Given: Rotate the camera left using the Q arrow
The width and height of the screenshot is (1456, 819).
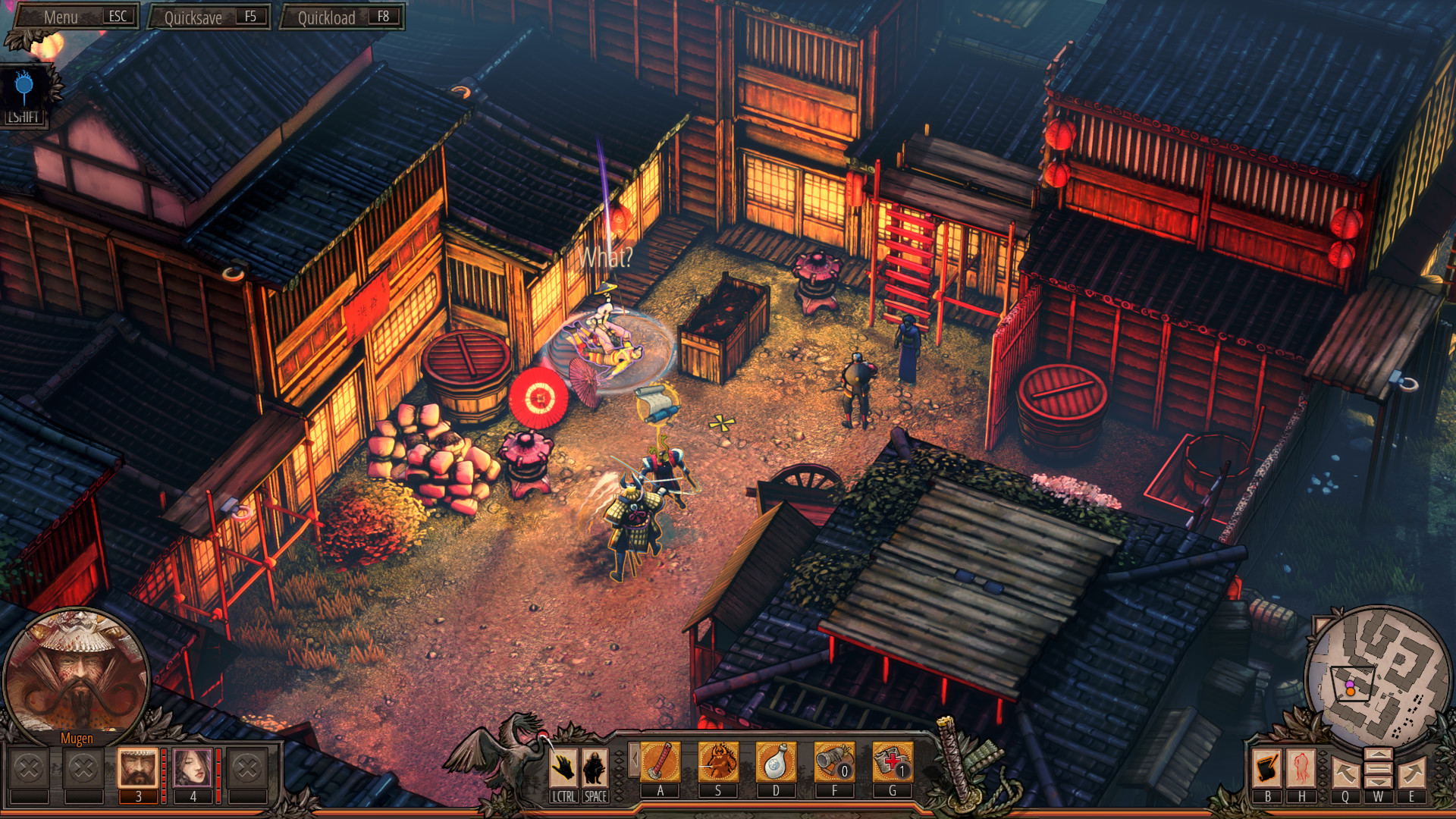Looking at the screenshot, I should [1346, 771].
